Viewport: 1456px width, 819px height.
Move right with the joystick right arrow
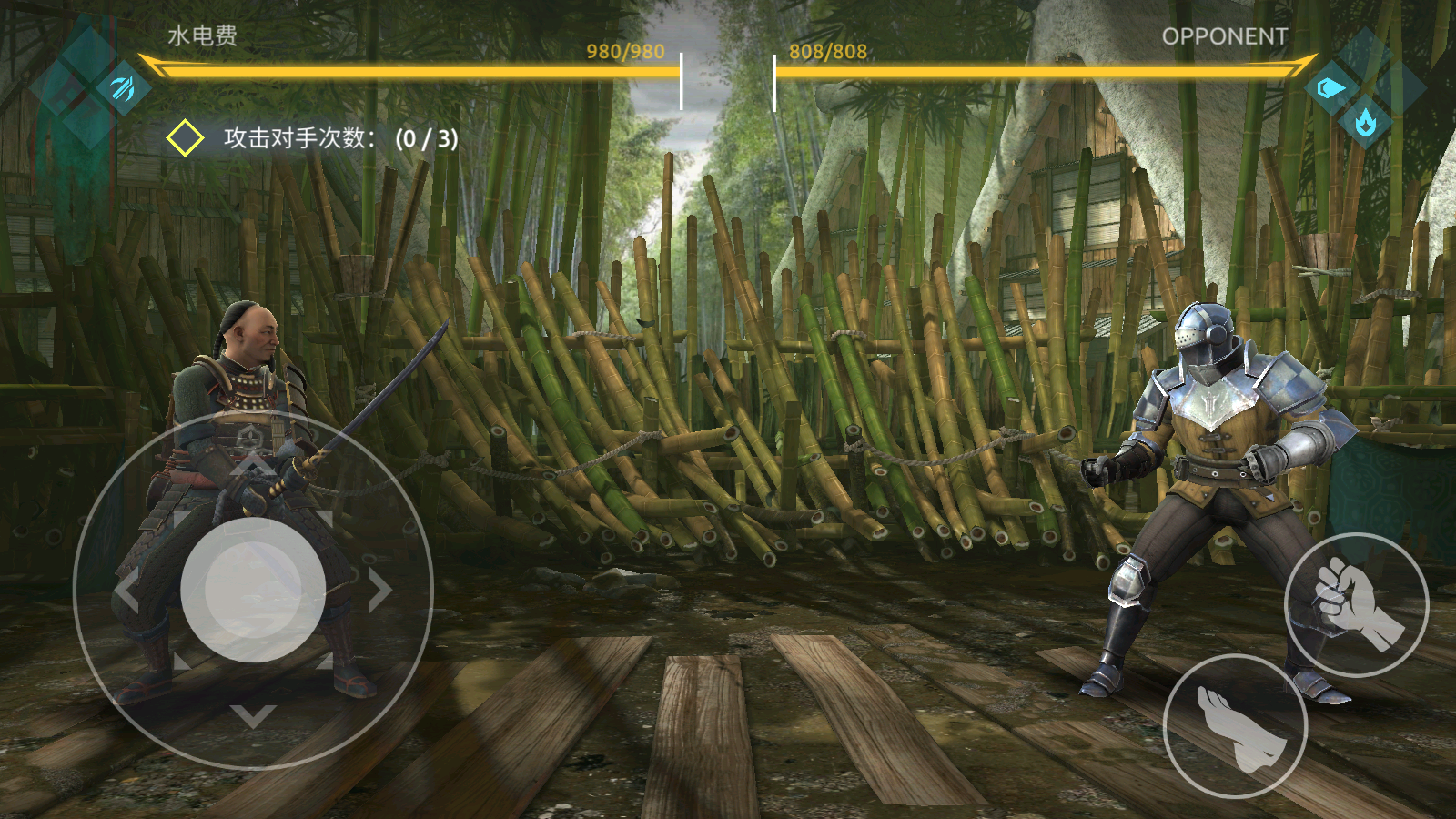coord(379,591)
